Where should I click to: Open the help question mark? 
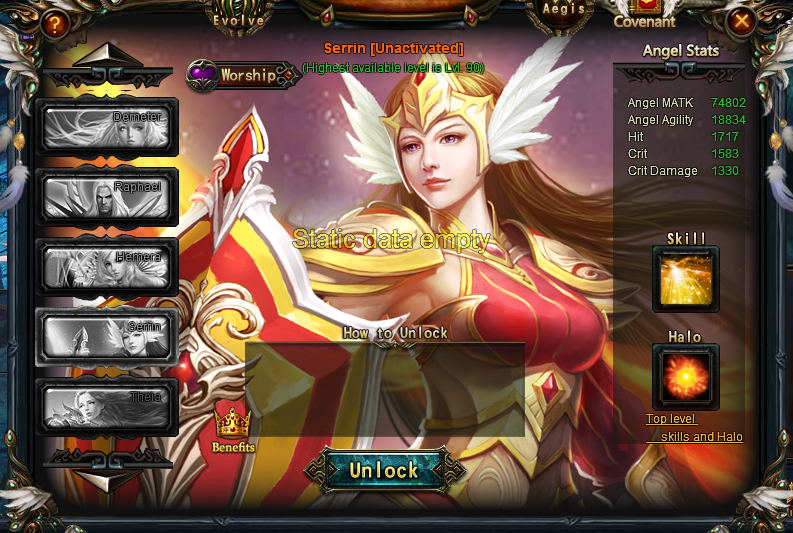pos(55,23)
